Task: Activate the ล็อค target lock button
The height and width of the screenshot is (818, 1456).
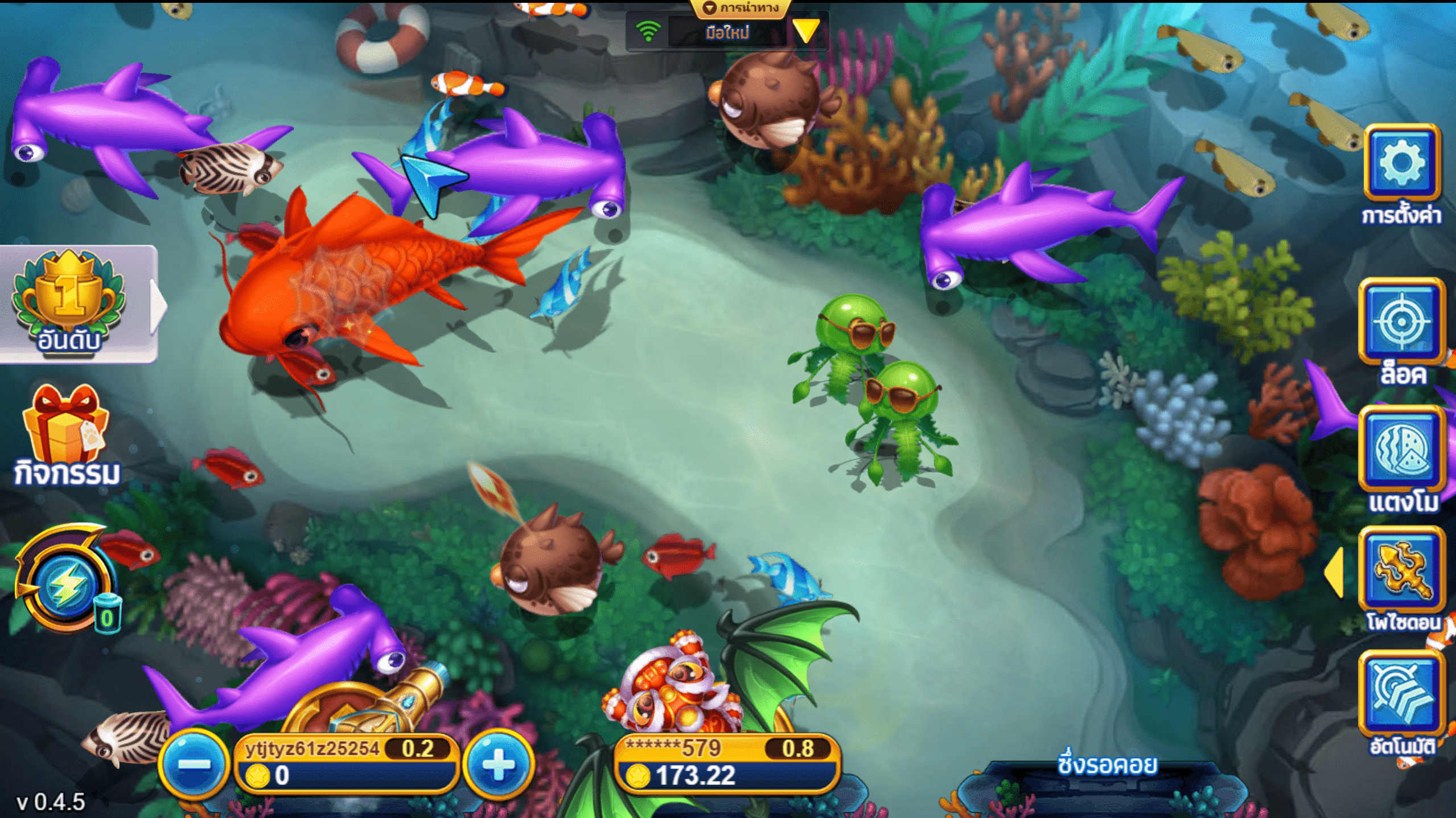Action: click(1401, 322)
